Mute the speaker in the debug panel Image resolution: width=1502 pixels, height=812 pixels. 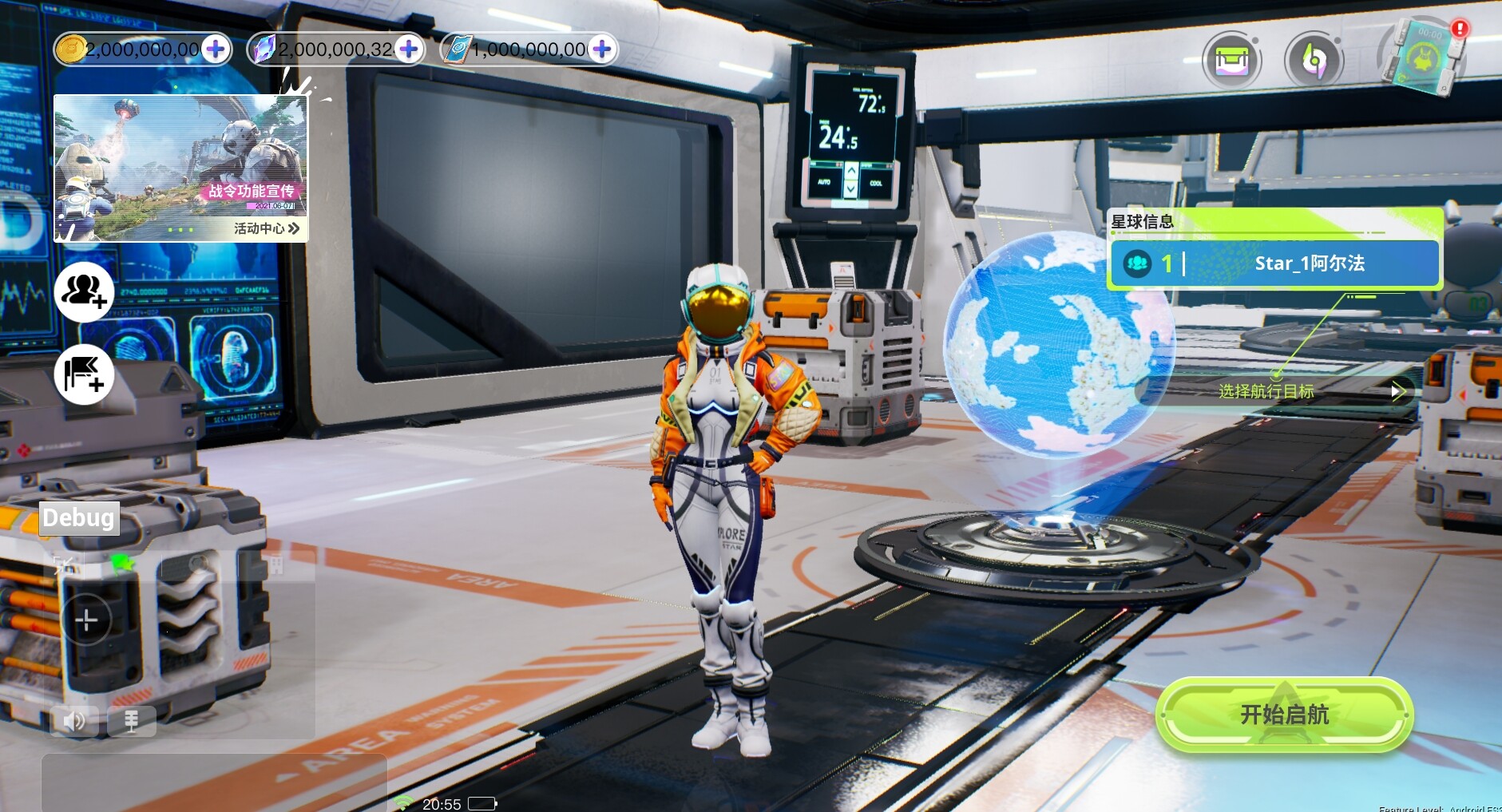(74, 720)
